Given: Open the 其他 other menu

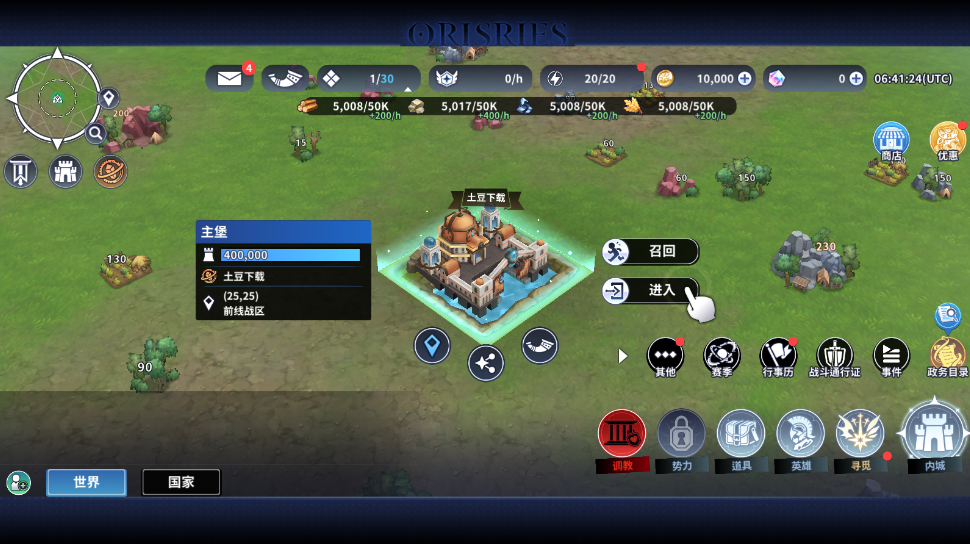Looking at the screenshot, I should 665,356.
